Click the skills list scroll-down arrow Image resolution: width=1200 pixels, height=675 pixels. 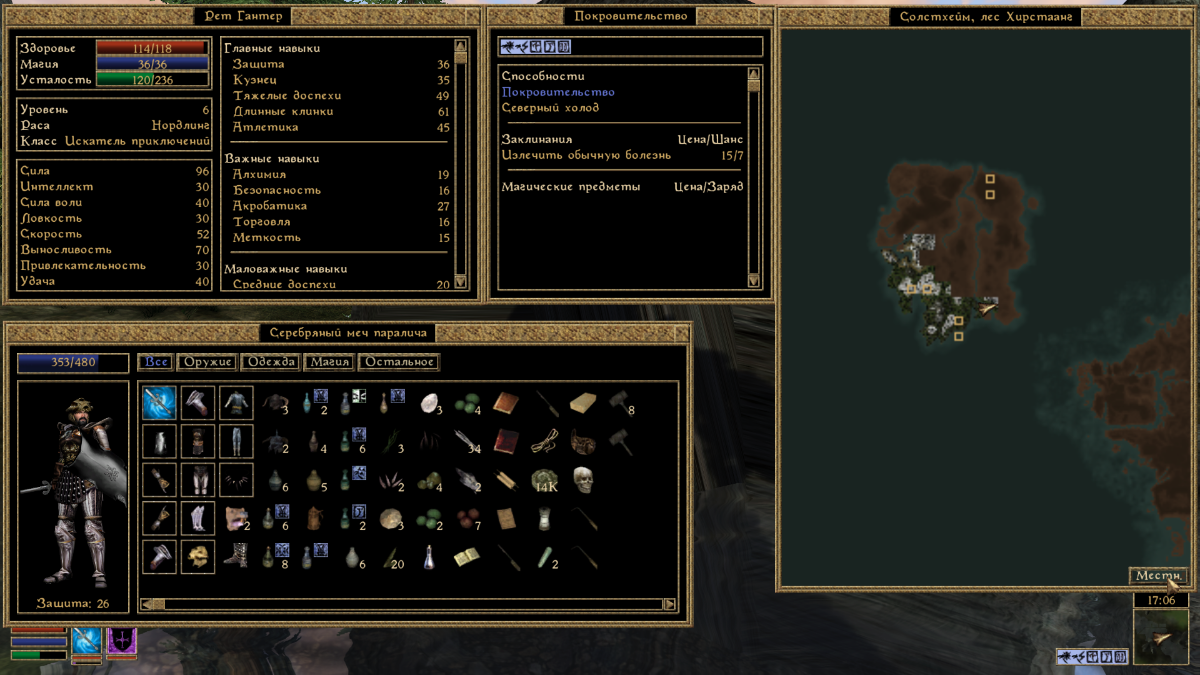tap(461, 282)
